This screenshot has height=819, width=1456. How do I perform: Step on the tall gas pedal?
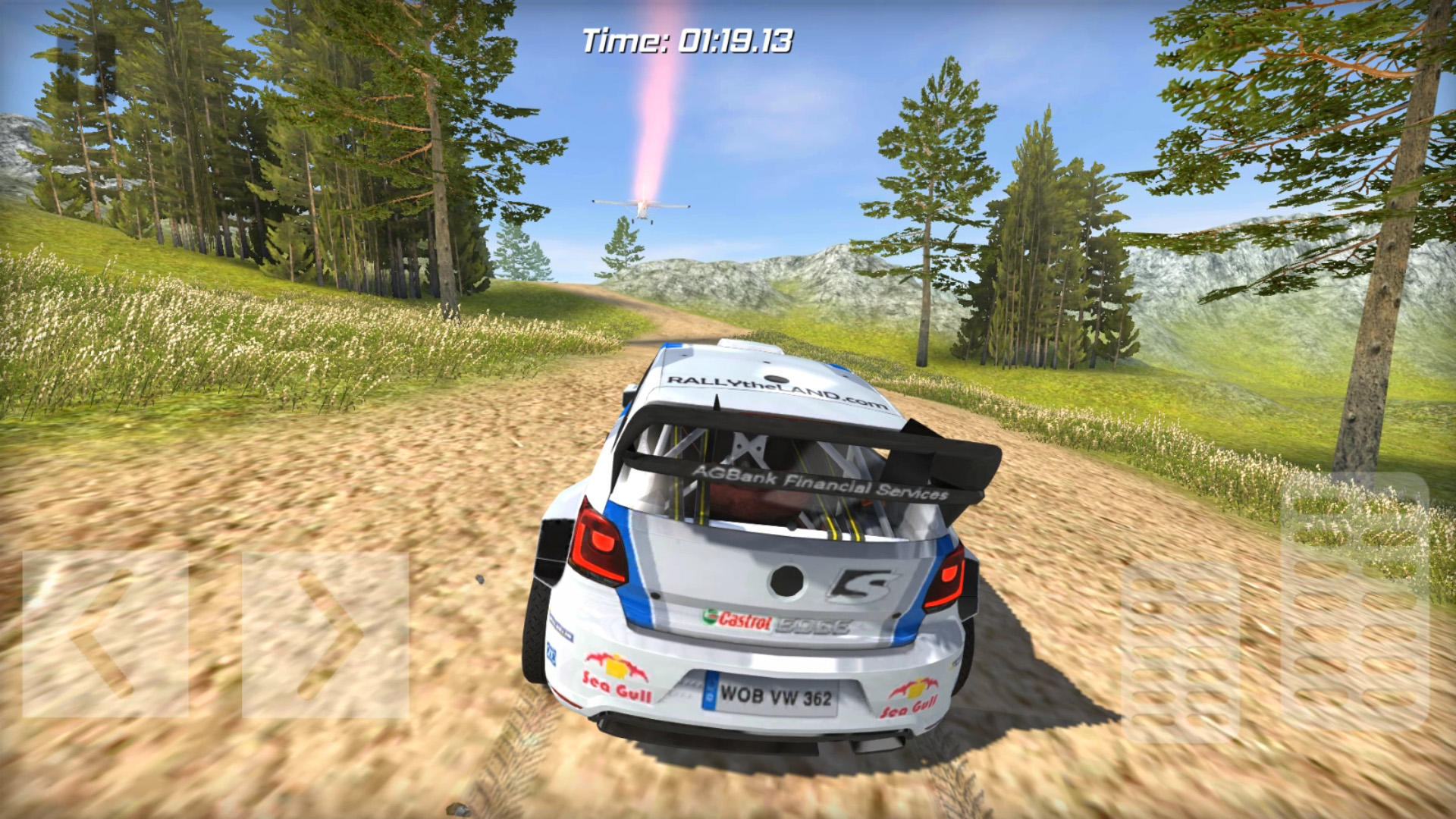(1354, 603)
